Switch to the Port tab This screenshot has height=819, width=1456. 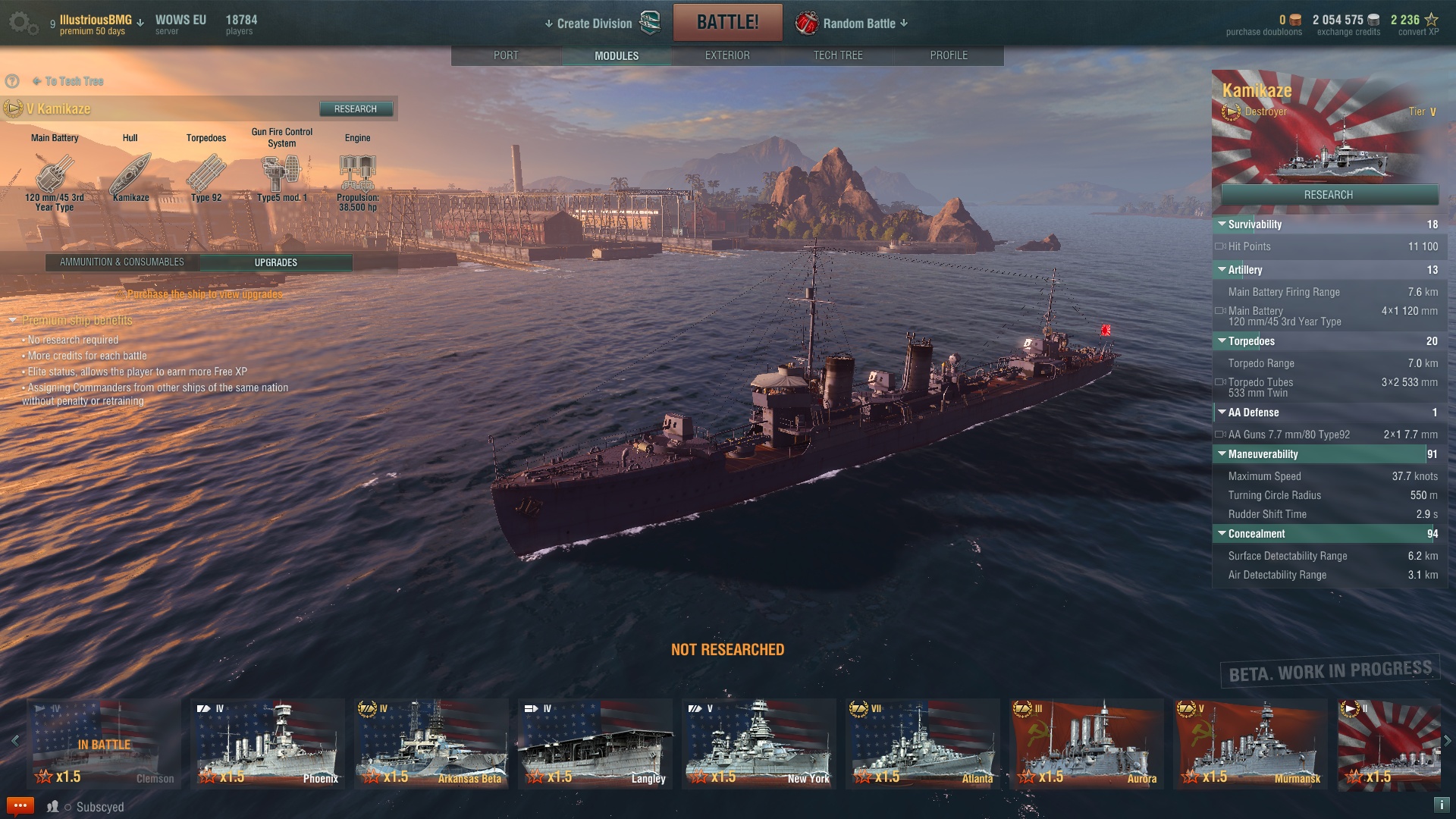tap(506, 55)
